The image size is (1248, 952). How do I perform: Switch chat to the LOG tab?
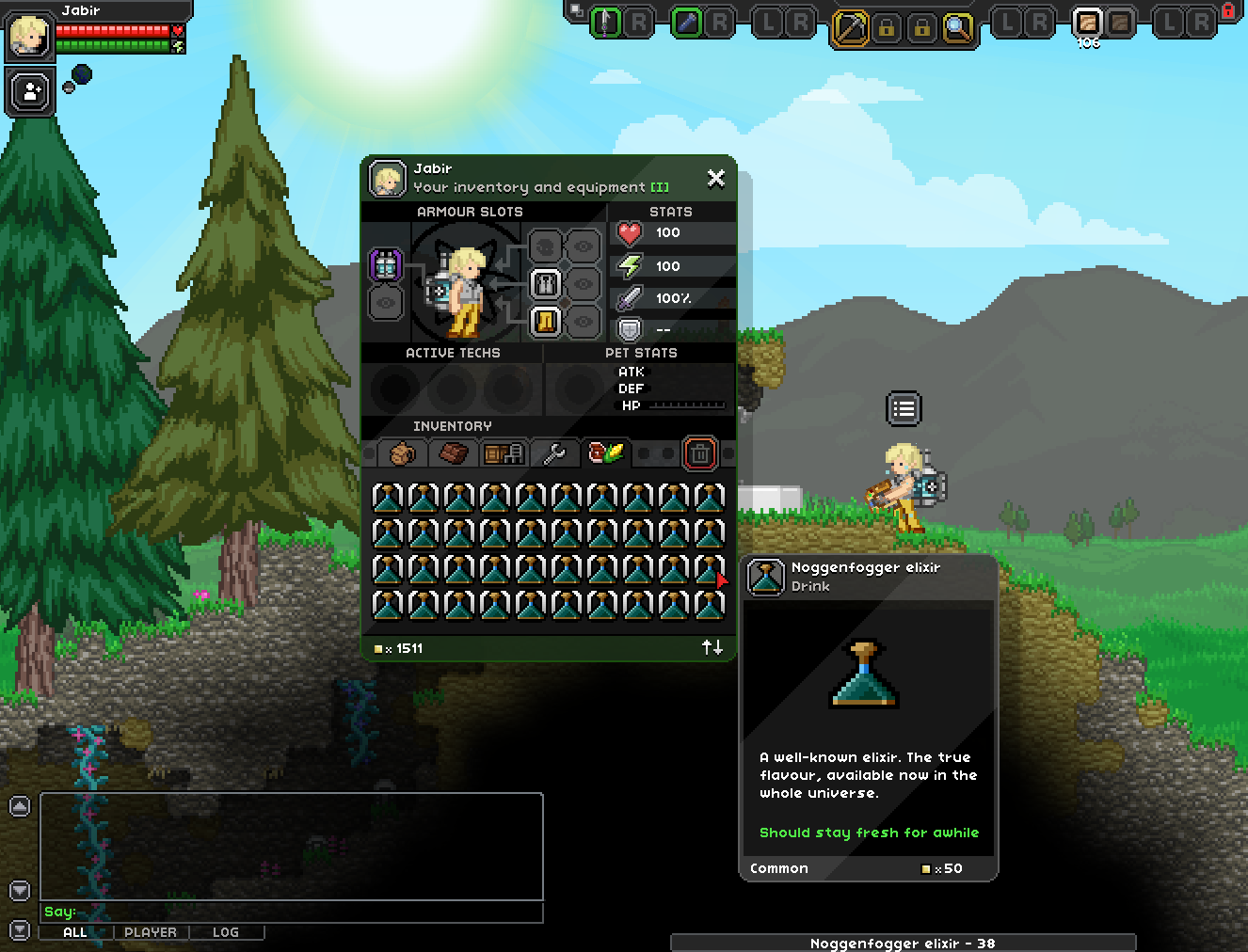(x=226, y=932)
